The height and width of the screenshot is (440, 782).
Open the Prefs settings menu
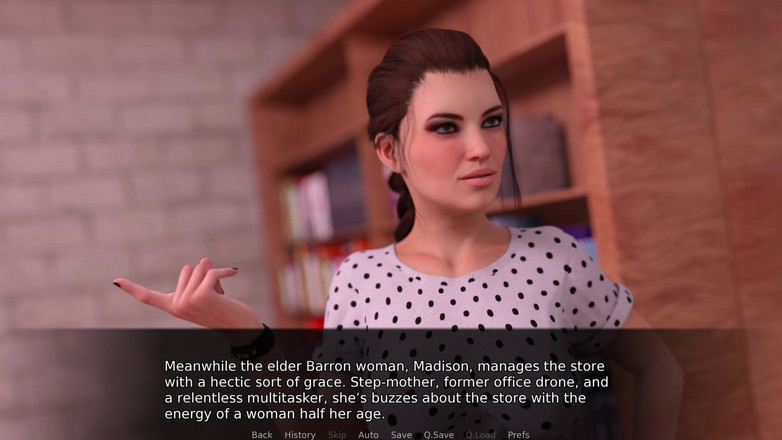point(518,435)
